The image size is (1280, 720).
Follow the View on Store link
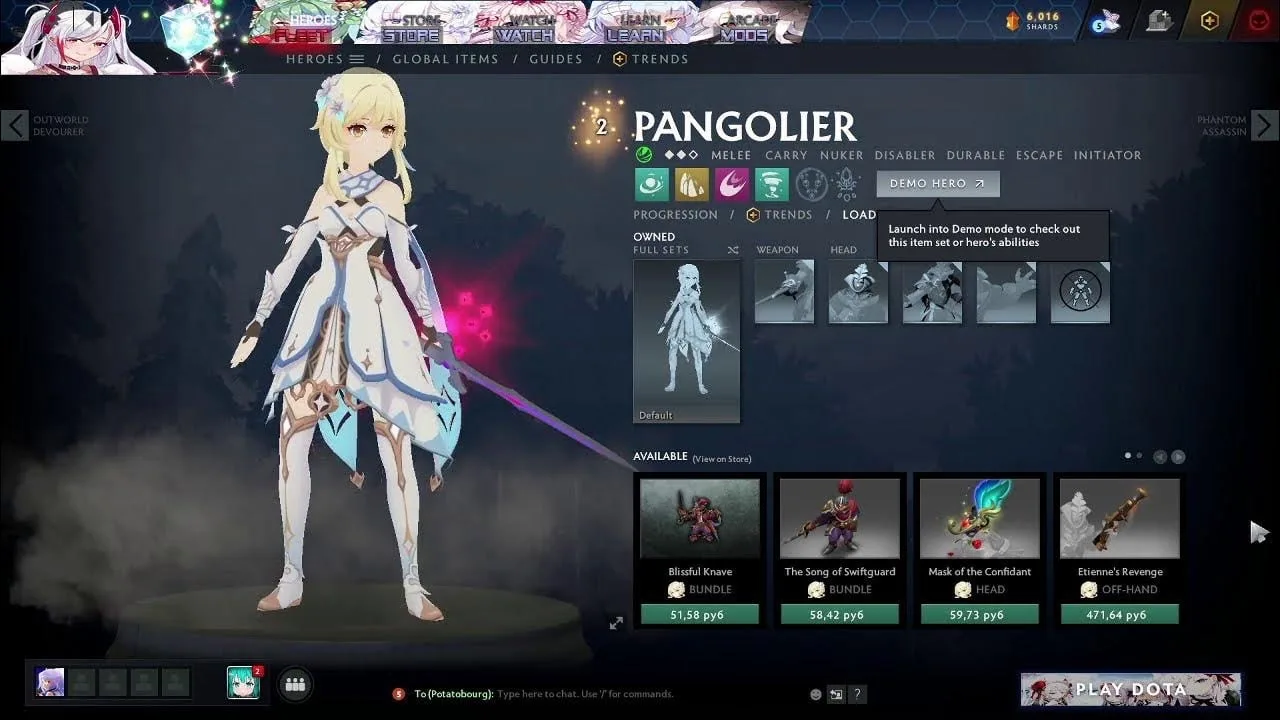pyautogui.click(x=721, y=459)
